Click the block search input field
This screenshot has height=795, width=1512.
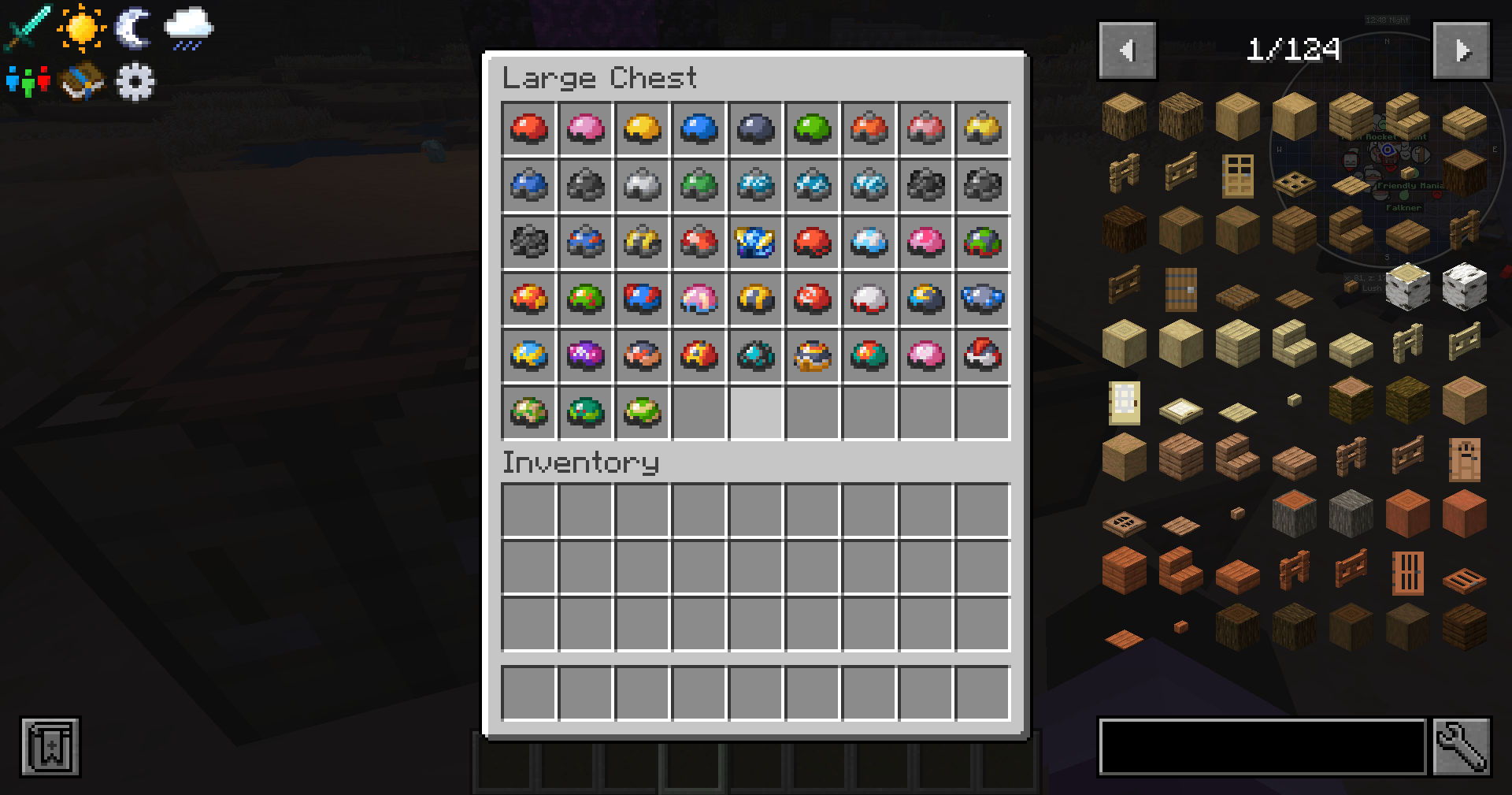click(1260, 748)
